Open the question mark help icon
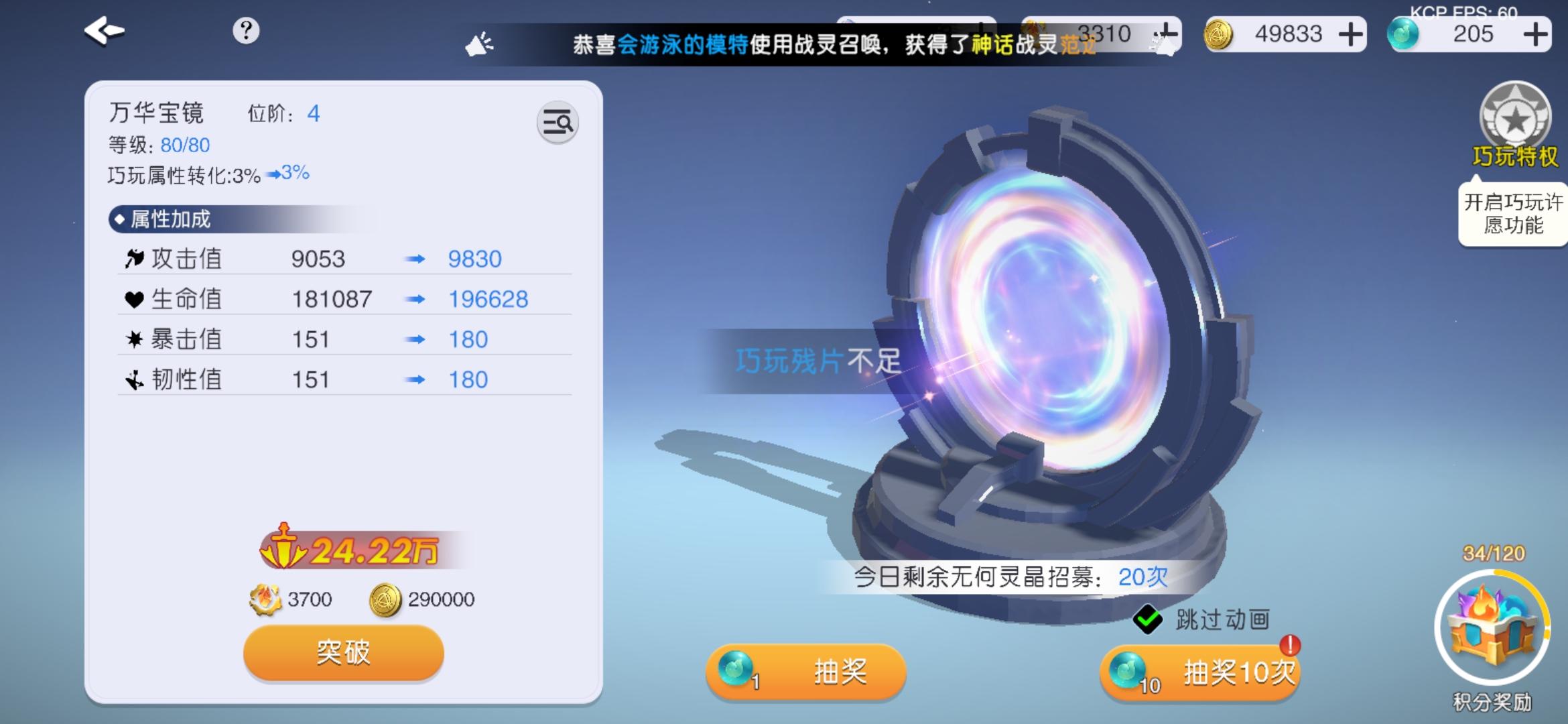This screenshot has height=724, width=1568. tap(247, 29)
